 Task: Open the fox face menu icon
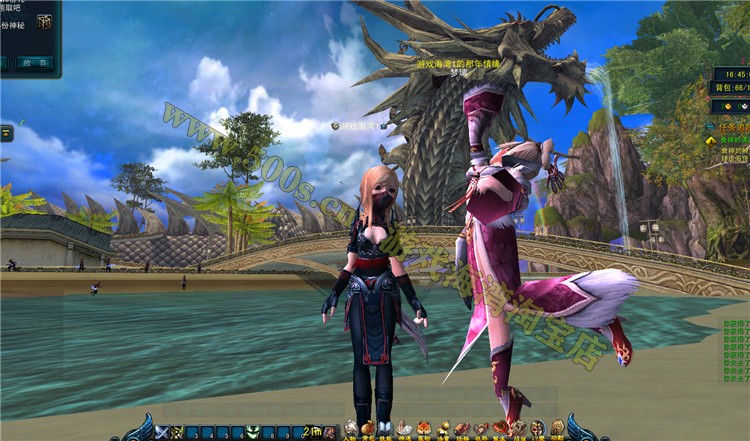(x=424, y=428)
